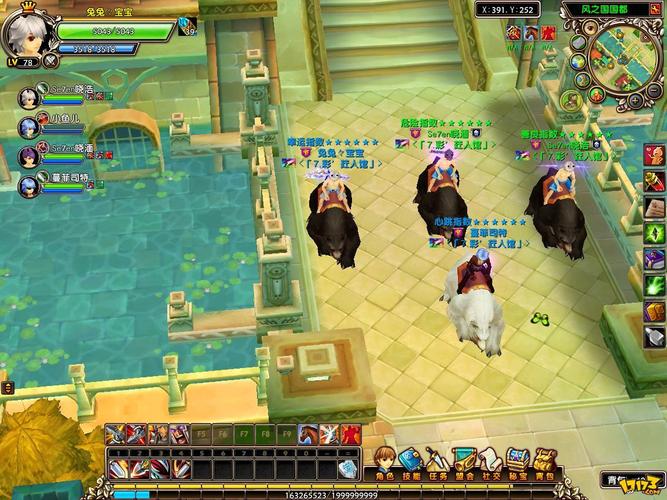The width and height of the screenshot is (667, 500).
Task: Click the buff icon showing 39
Action: (186, 26)
